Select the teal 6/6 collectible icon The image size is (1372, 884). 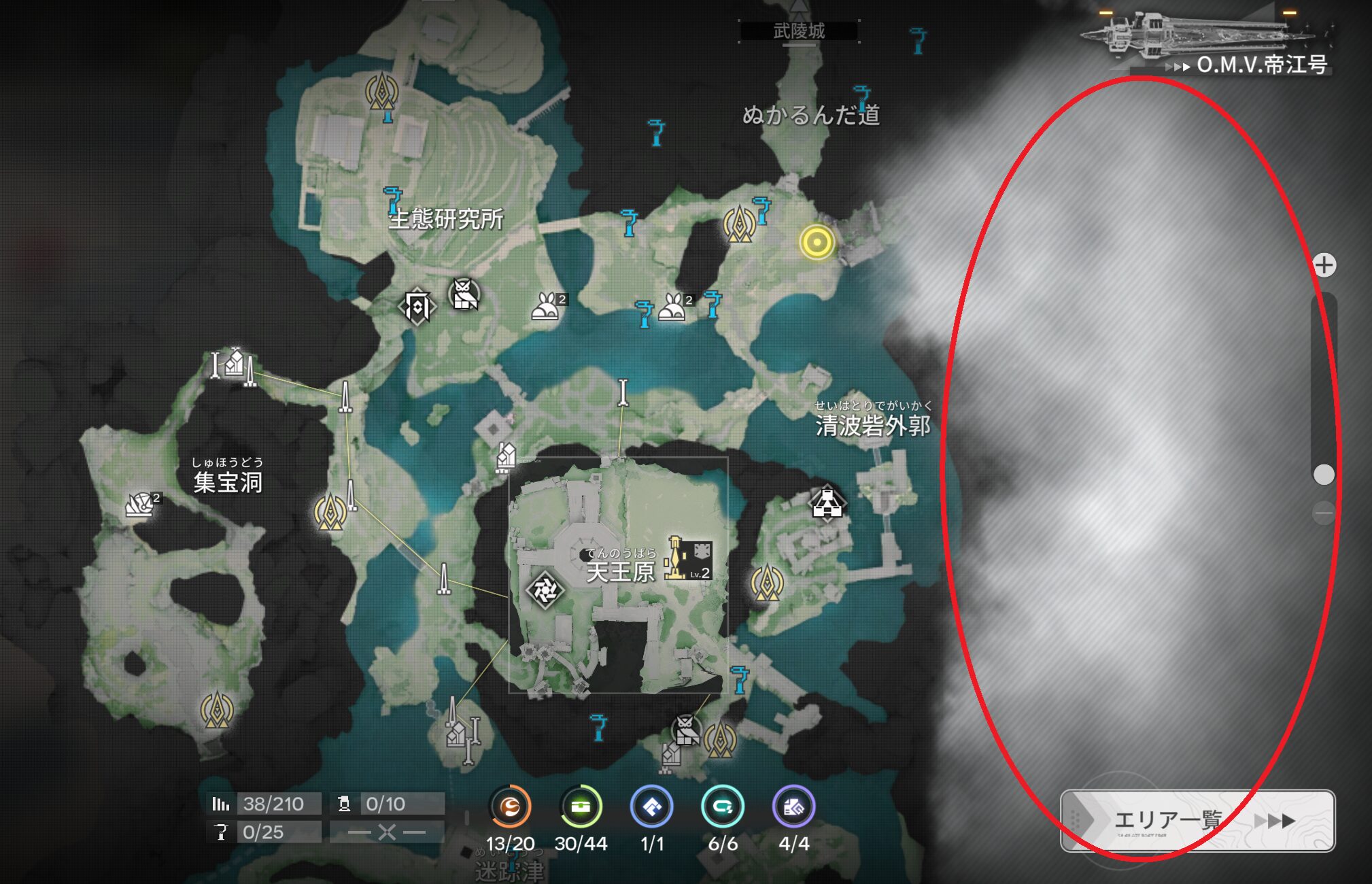point(722,807)
